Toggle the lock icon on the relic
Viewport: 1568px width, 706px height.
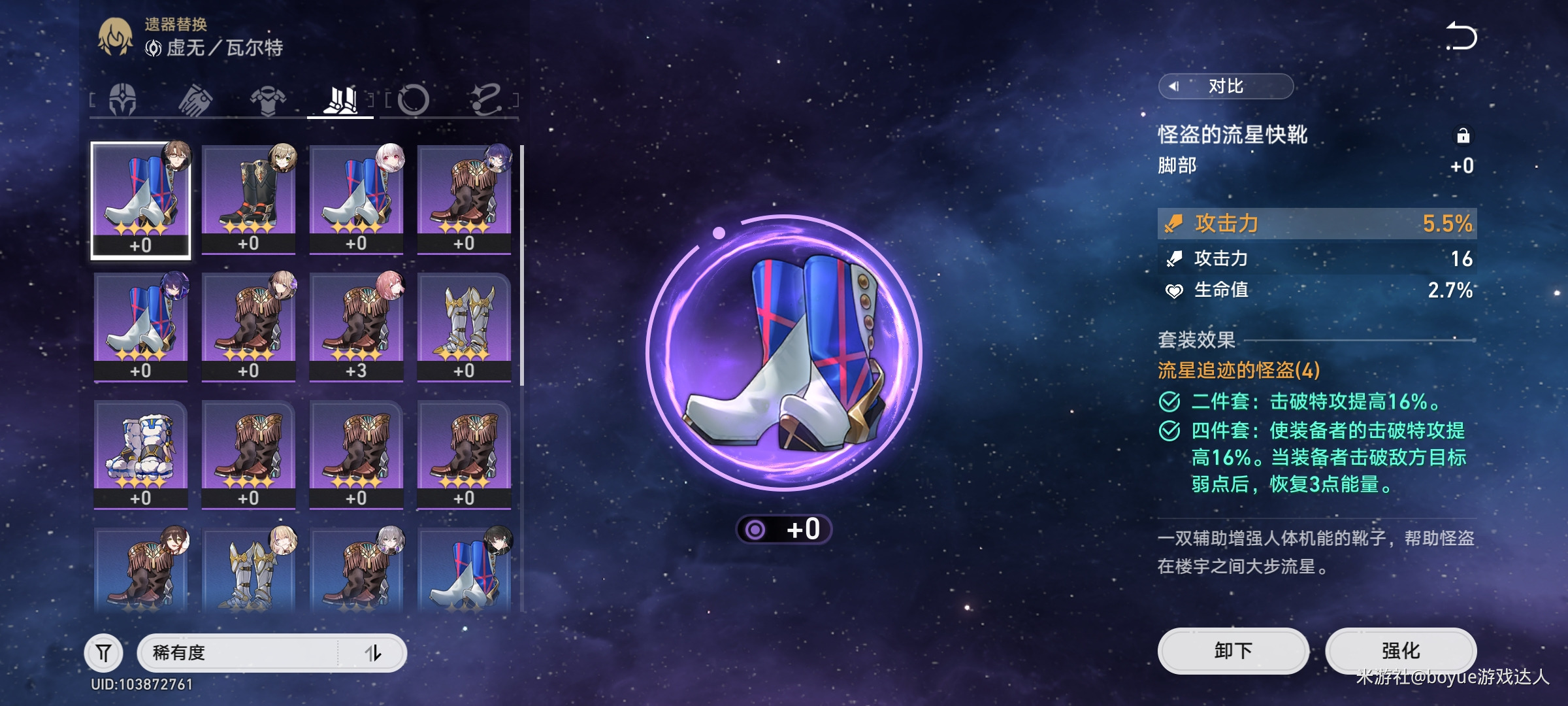coord(1463,135)
